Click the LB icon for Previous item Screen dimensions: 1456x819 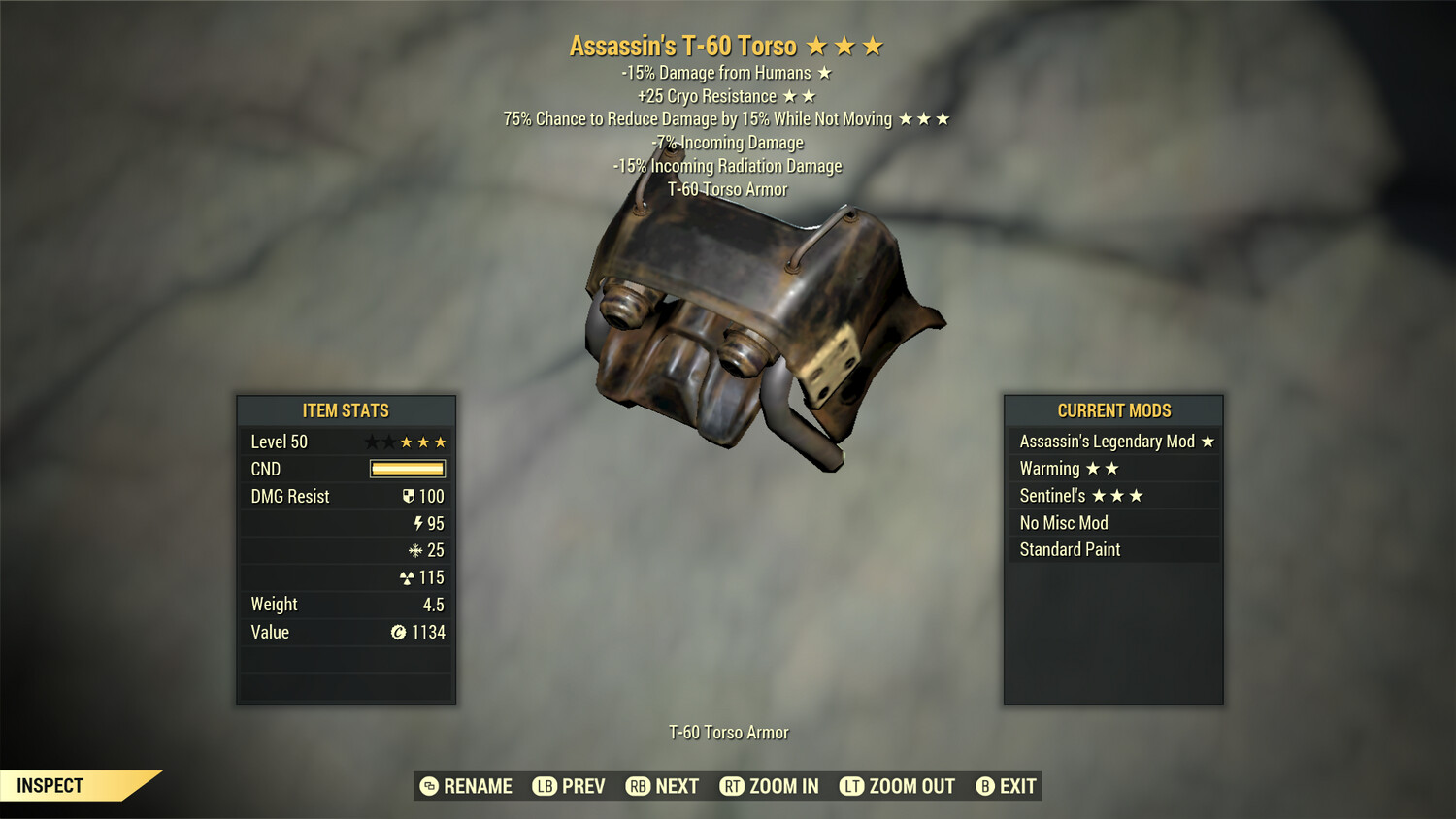(x=545, y=786)
